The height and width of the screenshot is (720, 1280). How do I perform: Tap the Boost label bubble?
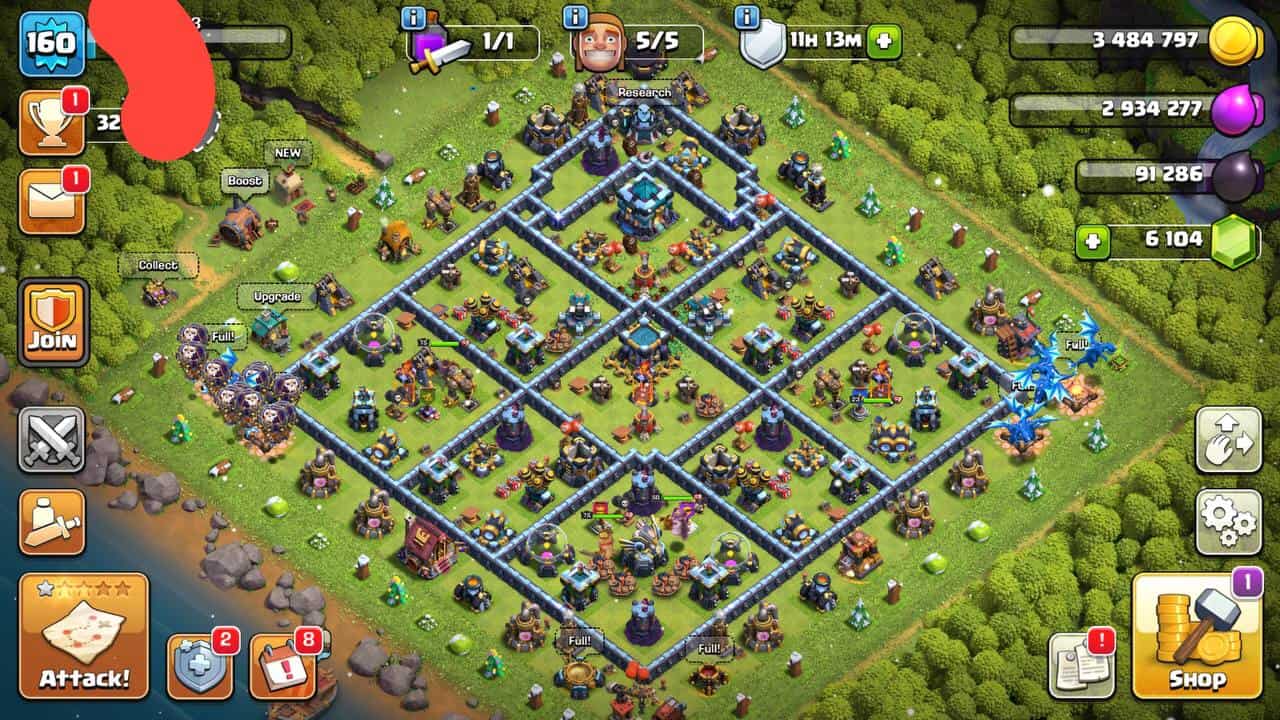tap(244, 182)
